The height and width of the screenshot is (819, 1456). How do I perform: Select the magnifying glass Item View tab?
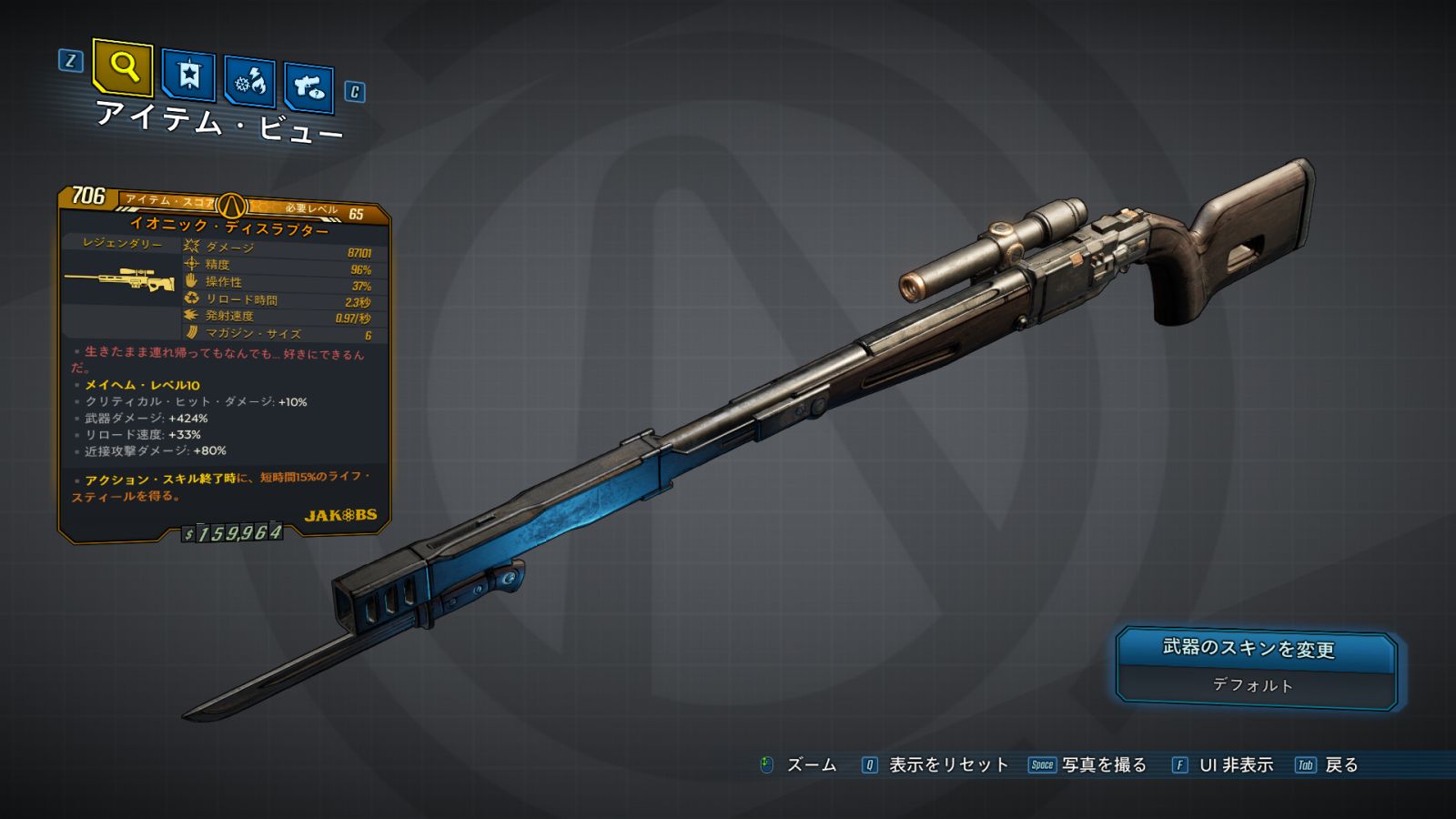tap(123, 66)
